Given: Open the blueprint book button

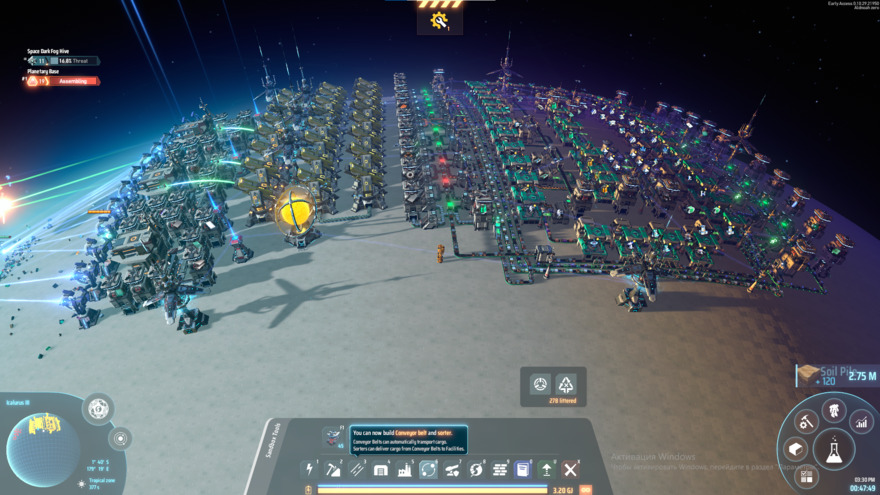Looking at the screenshot, I should click(x=523, y=469).
